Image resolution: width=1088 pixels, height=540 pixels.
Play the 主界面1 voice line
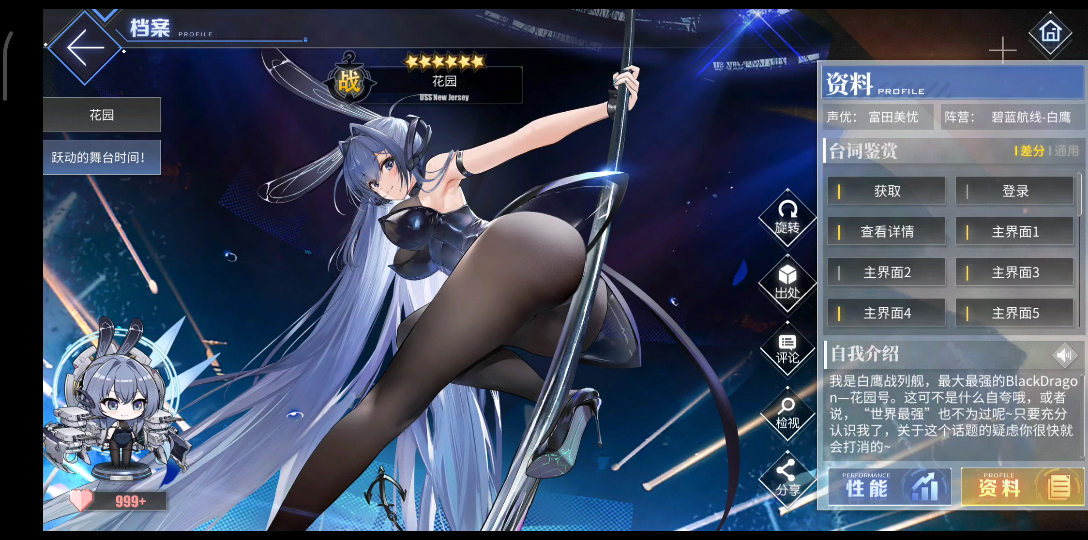pos(1015,232)
